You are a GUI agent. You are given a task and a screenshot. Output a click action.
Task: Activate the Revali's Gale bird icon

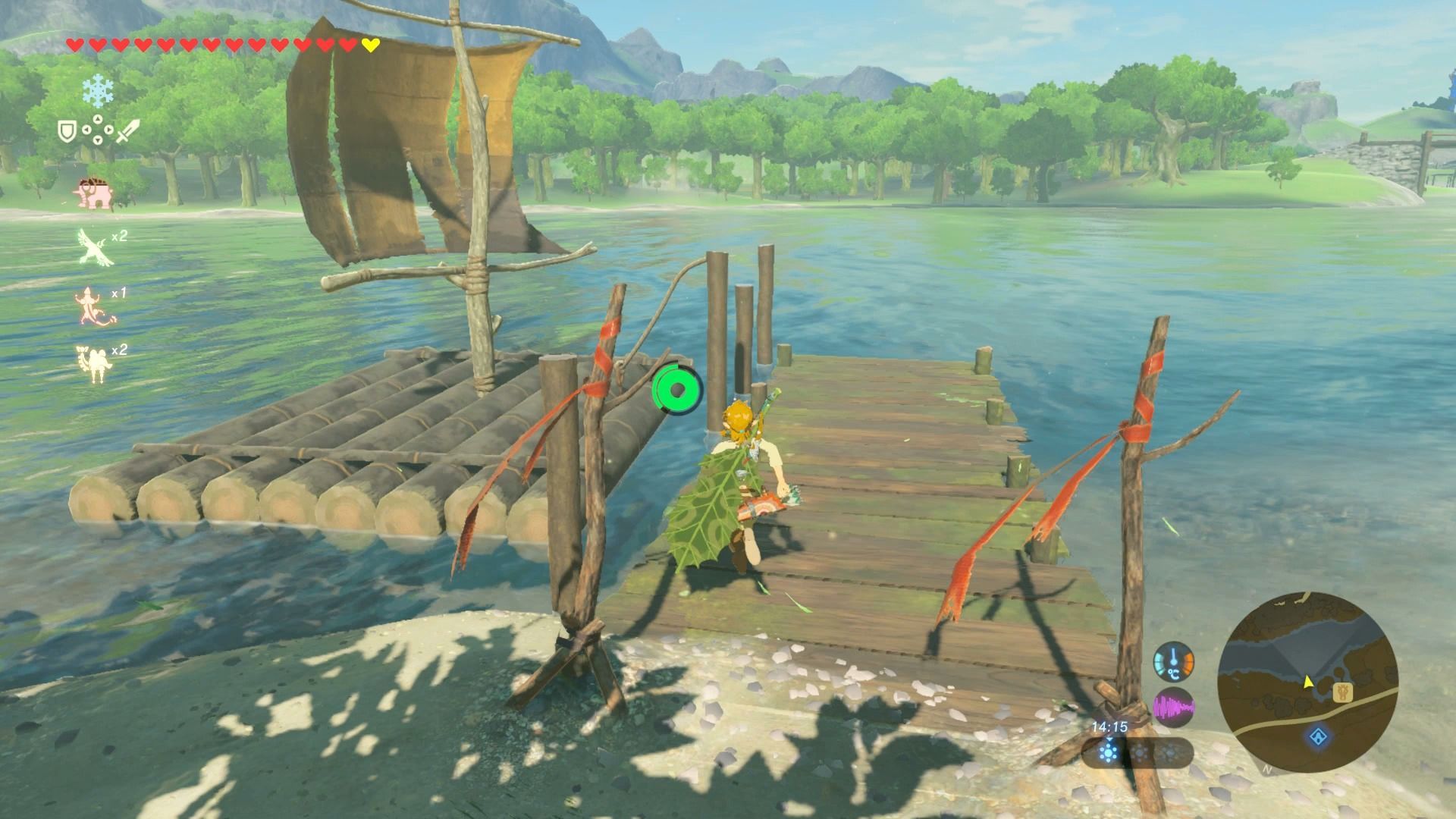click(x=96, y=247)
